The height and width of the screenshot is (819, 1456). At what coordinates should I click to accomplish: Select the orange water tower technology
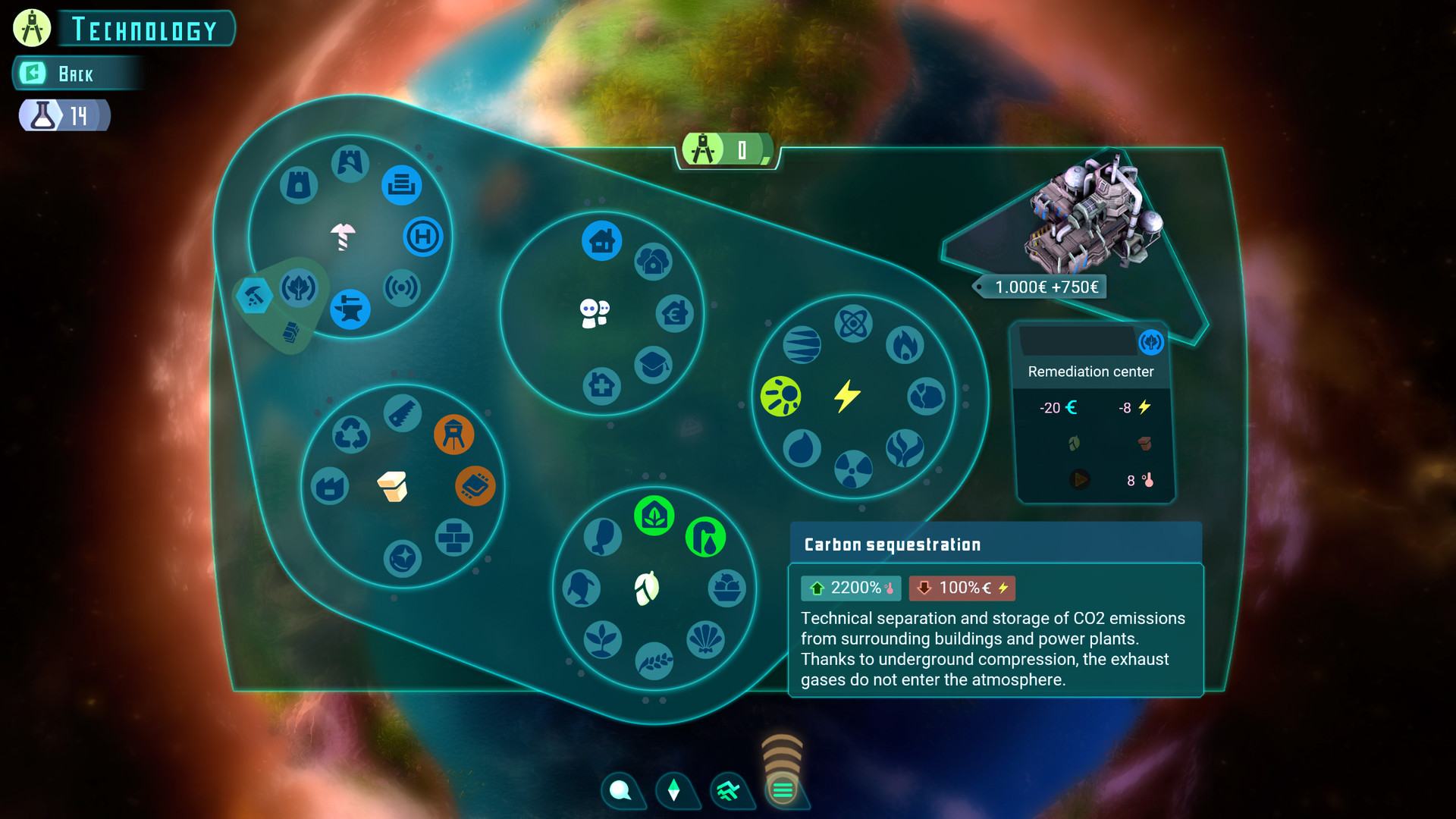click(453, 435)
